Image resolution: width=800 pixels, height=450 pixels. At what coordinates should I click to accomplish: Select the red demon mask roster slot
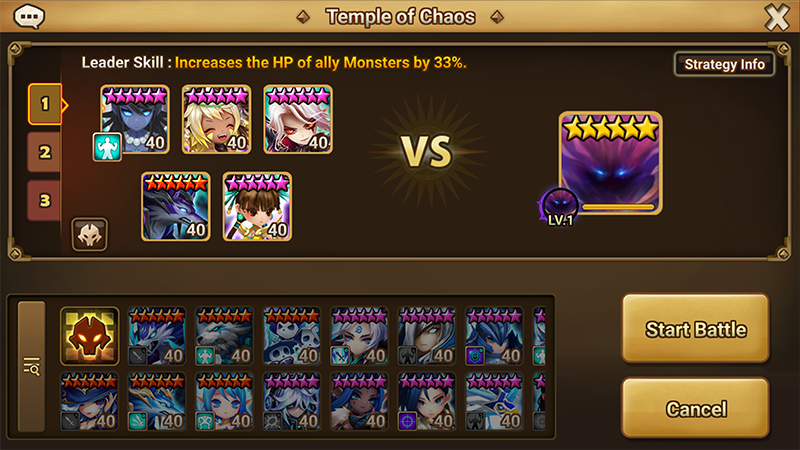(x=89, y=335)
